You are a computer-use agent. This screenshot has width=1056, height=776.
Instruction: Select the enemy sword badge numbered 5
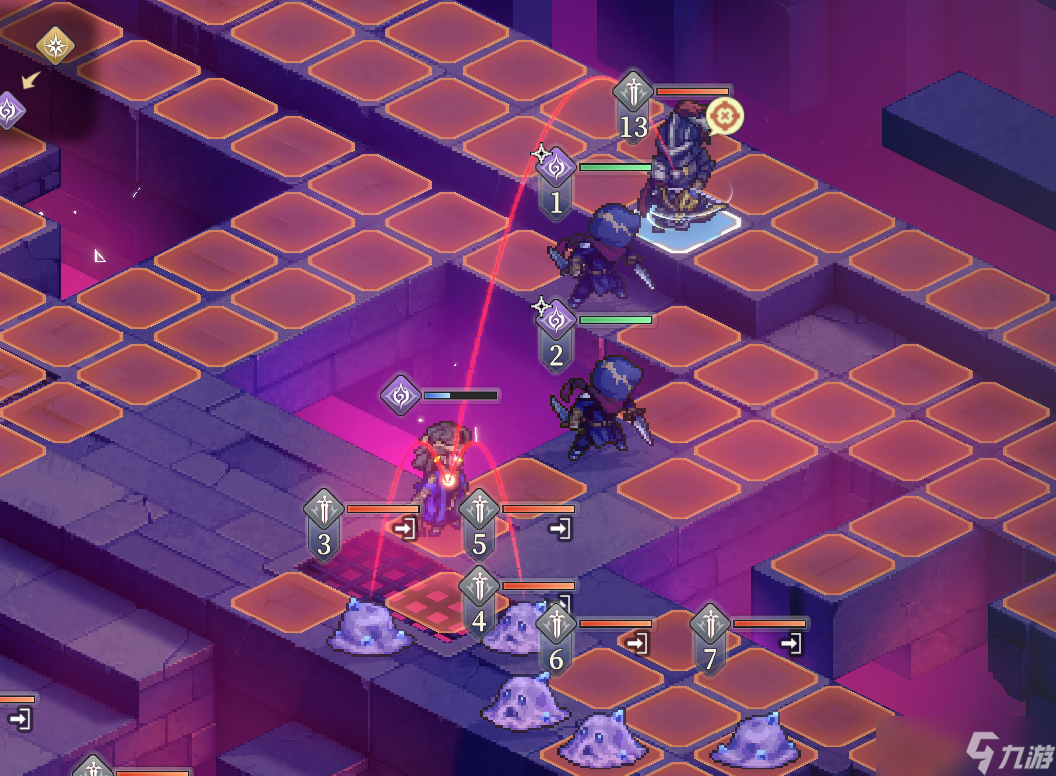click(x=479, y=525)
